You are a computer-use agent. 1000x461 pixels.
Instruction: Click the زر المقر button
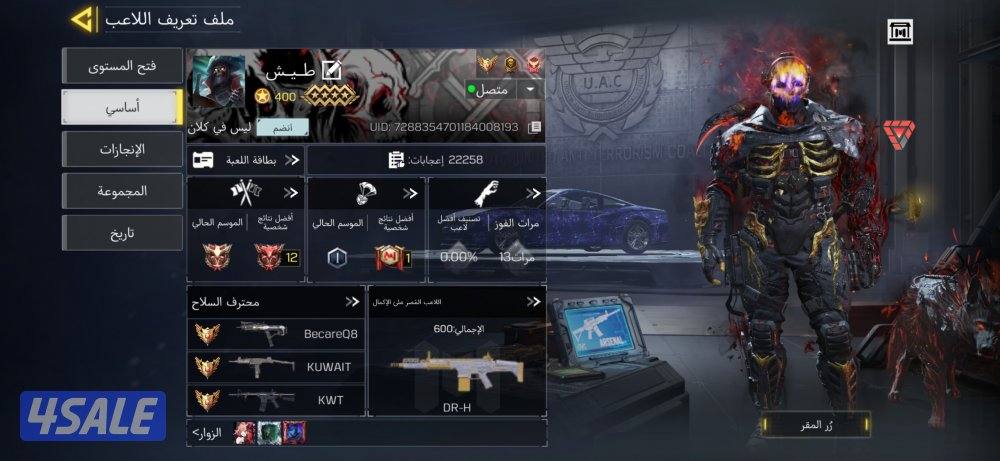(807, 424)
